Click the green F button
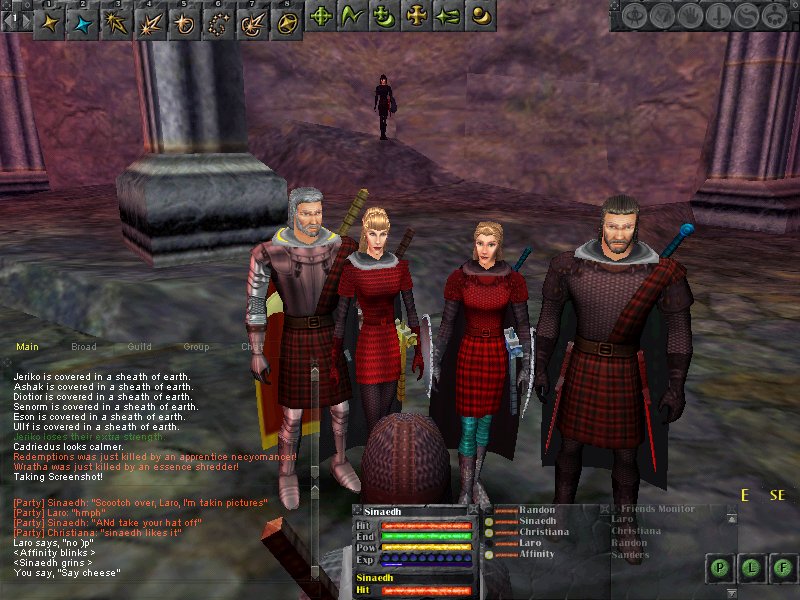The height and width of the screenshot is (600, 800). (779, 568)
